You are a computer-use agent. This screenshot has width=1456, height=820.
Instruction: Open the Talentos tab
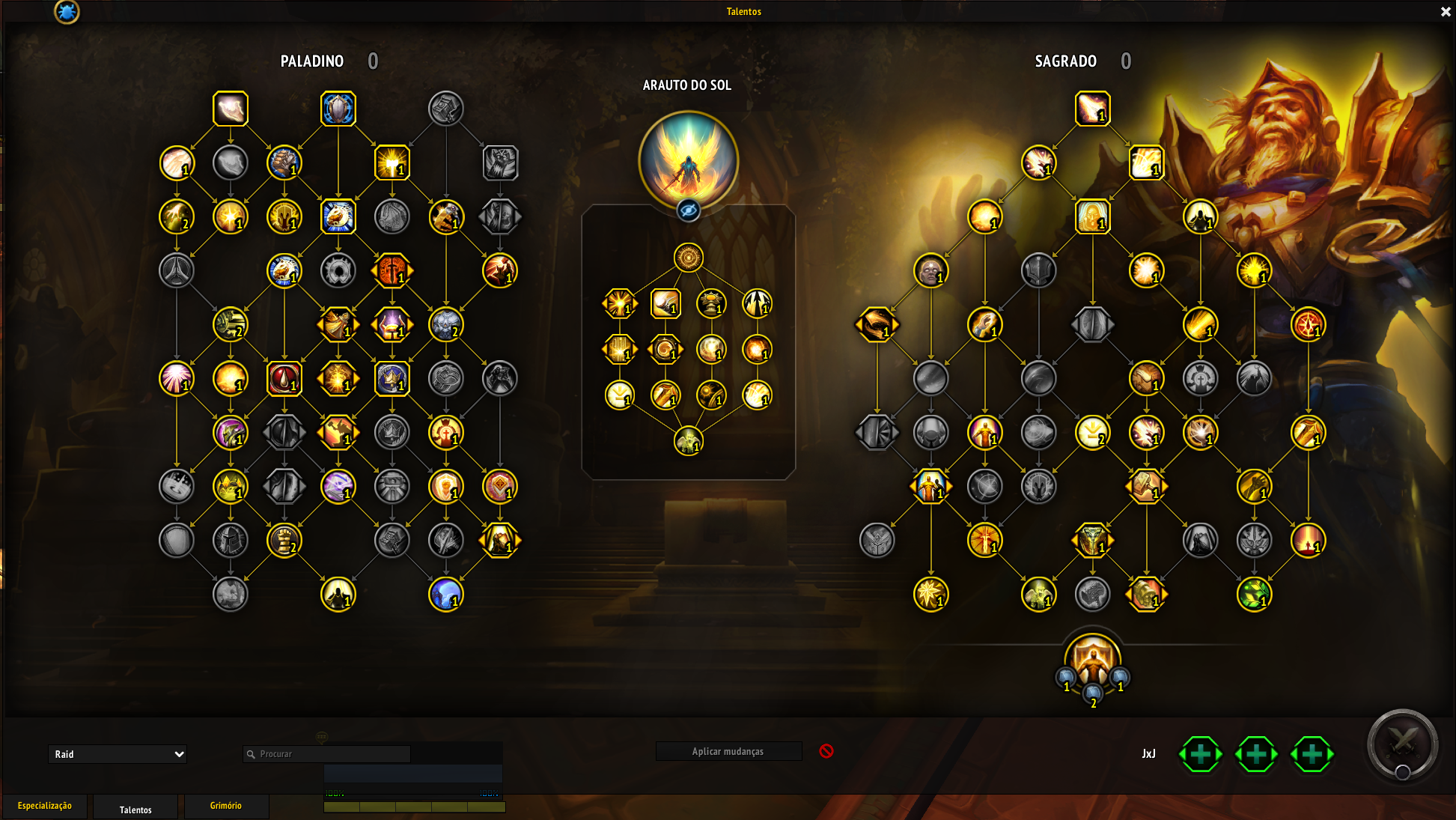pos(135,810)
